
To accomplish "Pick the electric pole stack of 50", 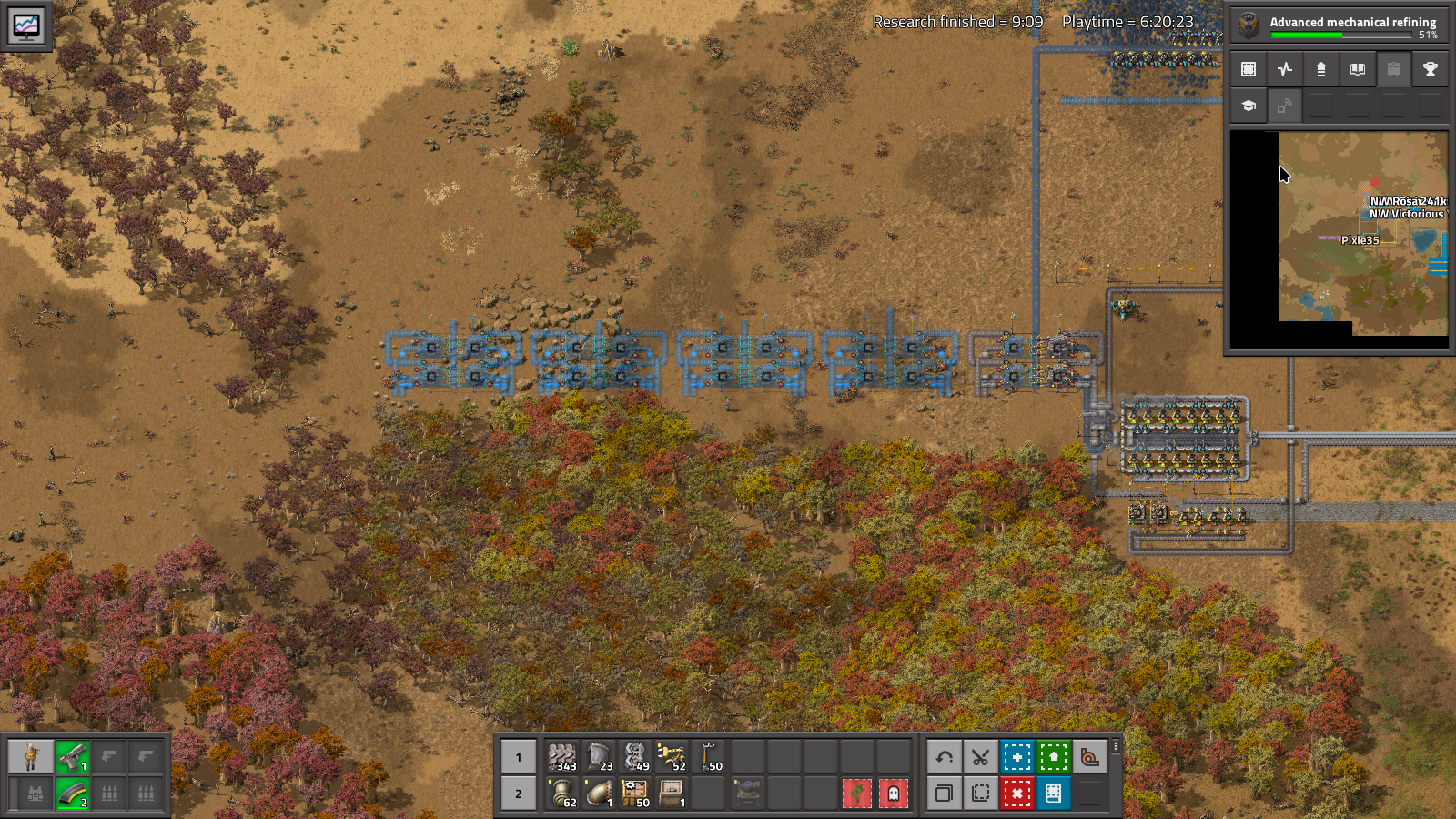I will coord(708,756).
